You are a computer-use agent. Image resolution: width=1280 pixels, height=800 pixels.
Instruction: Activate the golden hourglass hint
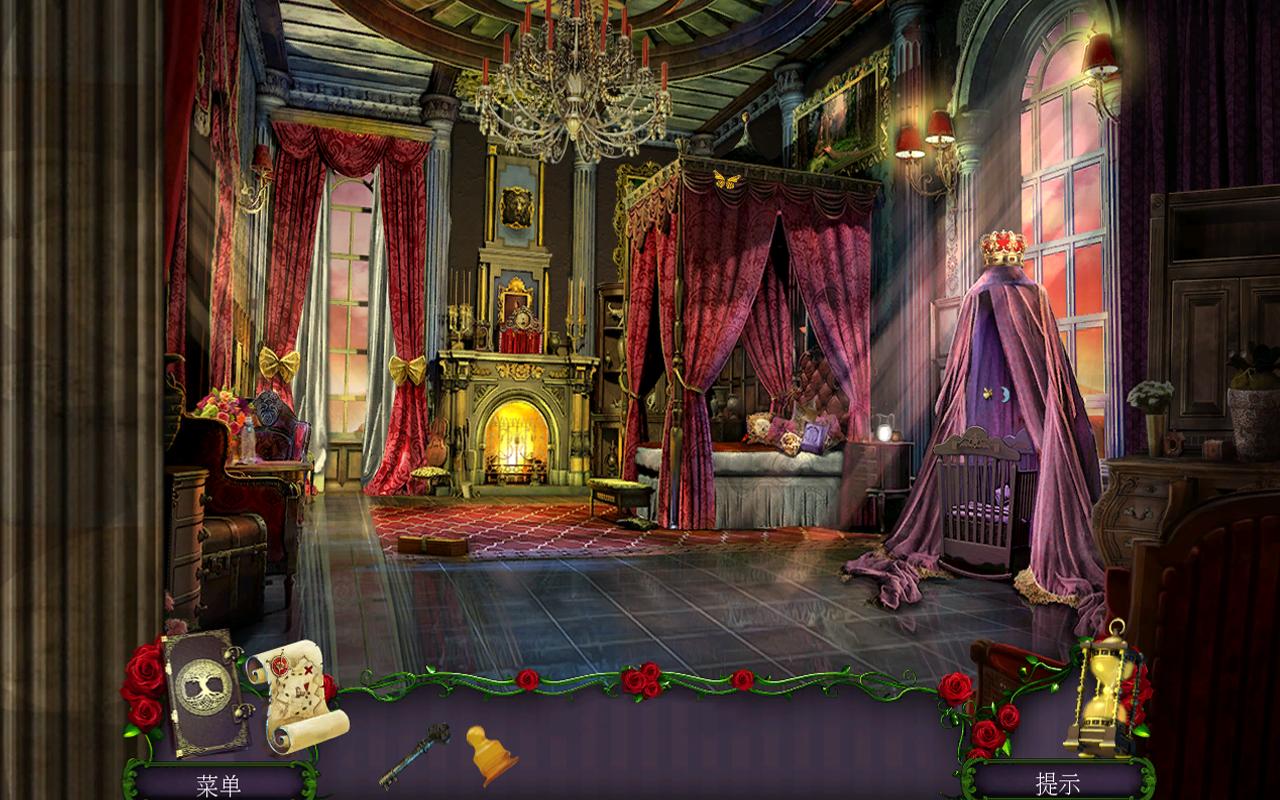point(1103,690)
